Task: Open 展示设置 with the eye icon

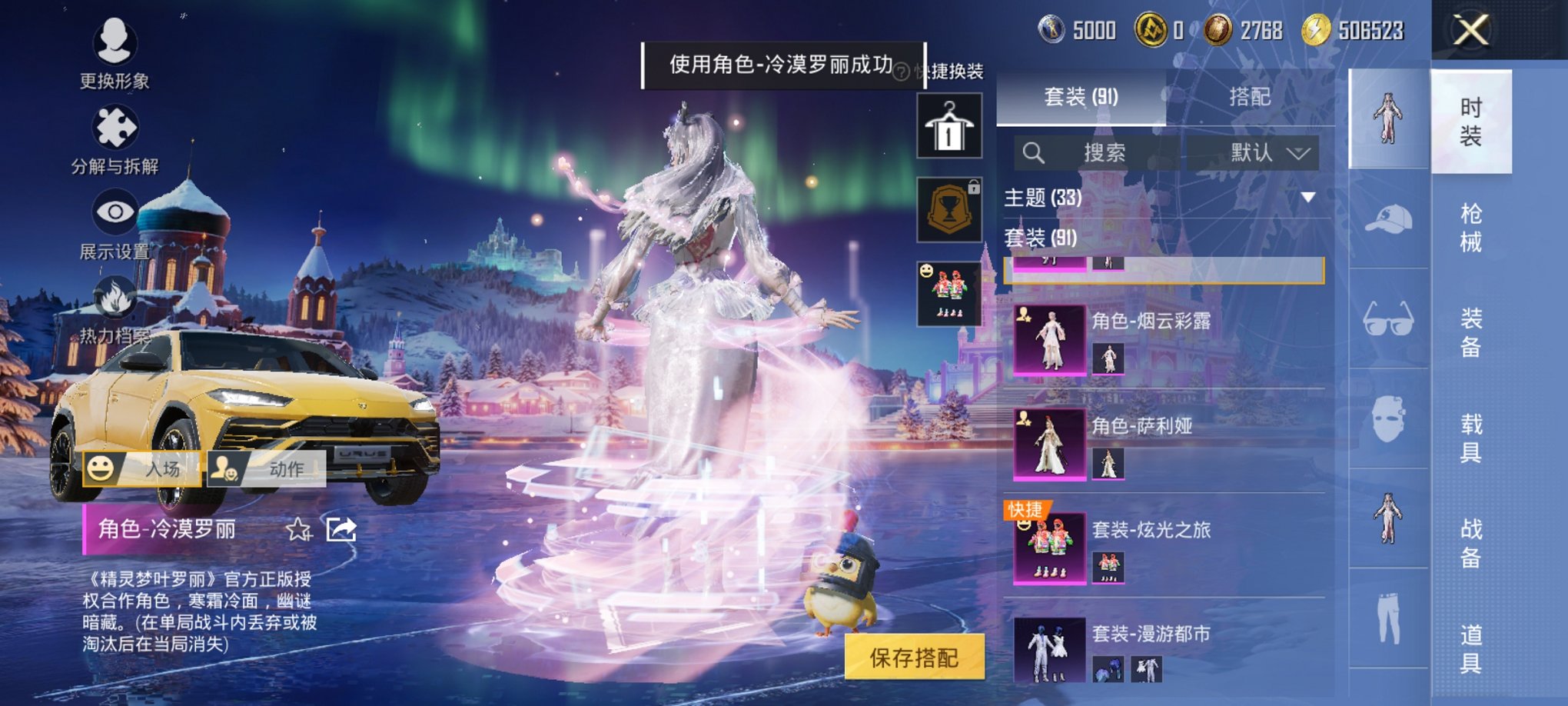Action: 114,208
